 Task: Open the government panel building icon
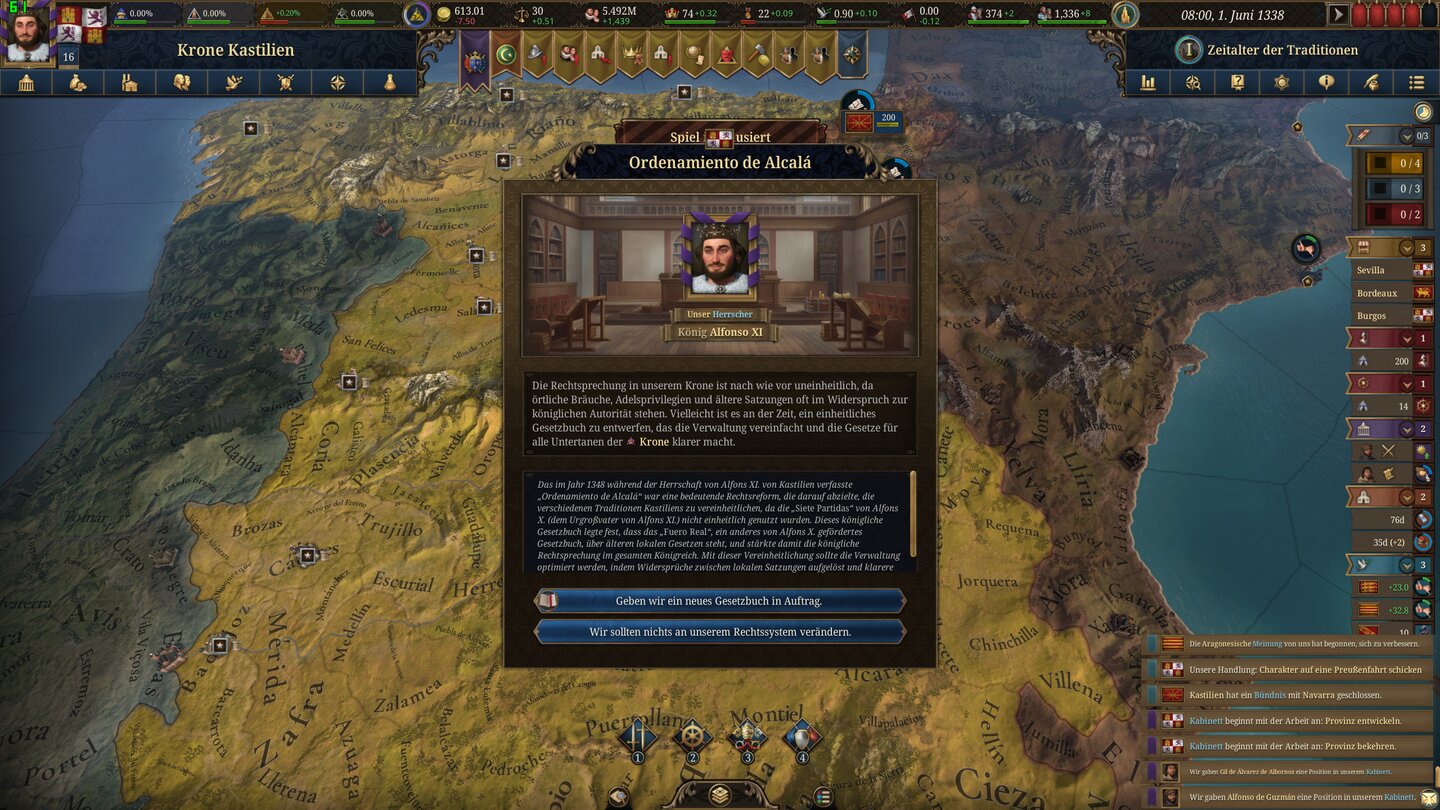pyautogui.click(x=27, y=83)
